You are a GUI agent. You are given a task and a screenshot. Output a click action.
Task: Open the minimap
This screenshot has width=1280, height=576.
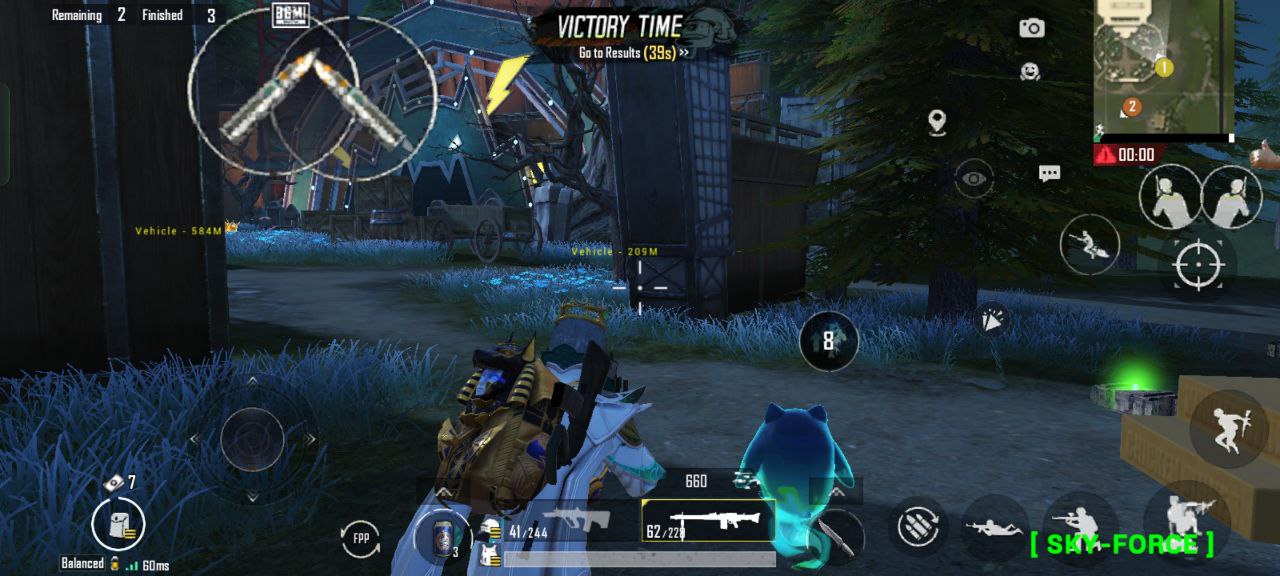[x=1164, y=68]
